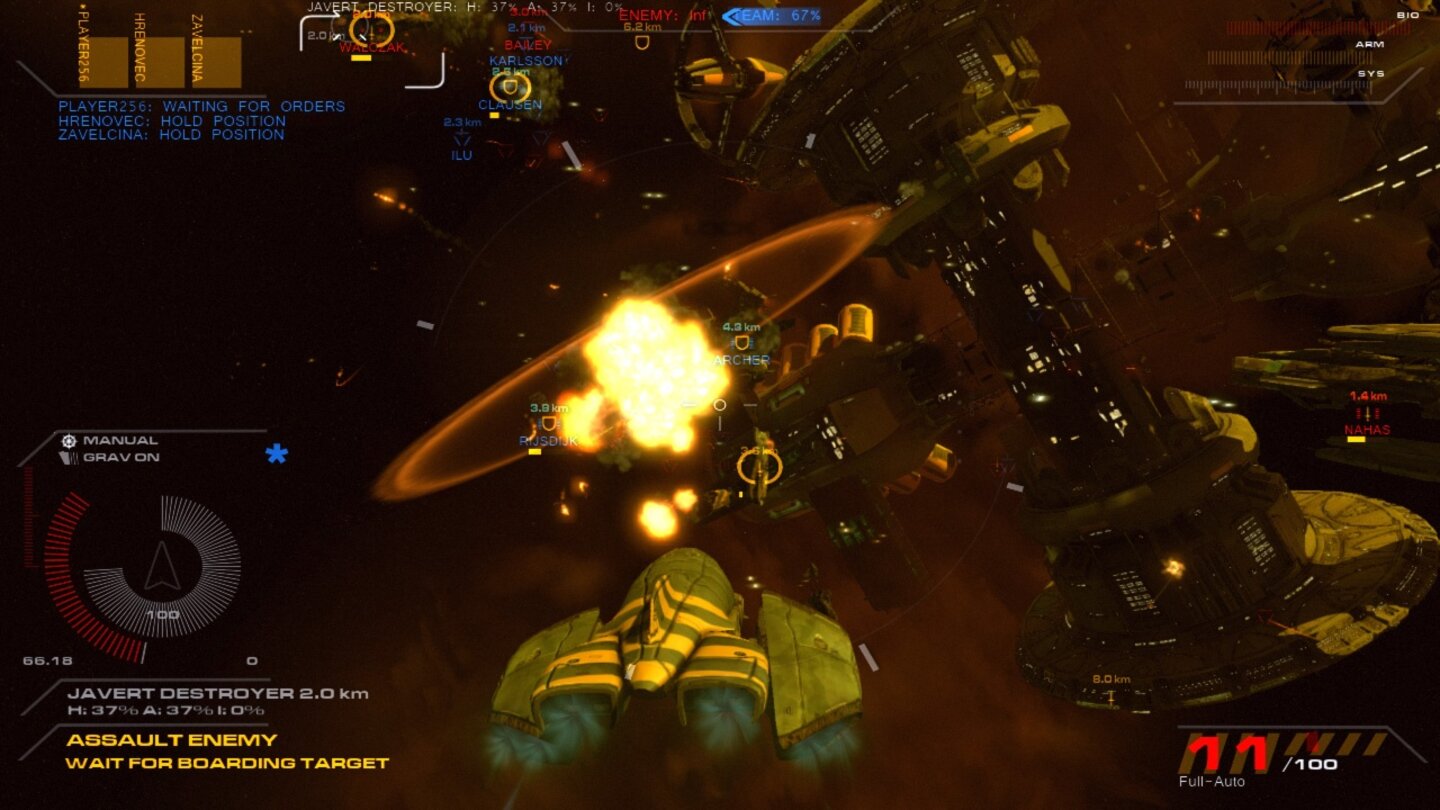Screen dimensions: 1440x810
Task: Collapse the squadron orders list
Action: pyautogui.click(x=200, y=120)
